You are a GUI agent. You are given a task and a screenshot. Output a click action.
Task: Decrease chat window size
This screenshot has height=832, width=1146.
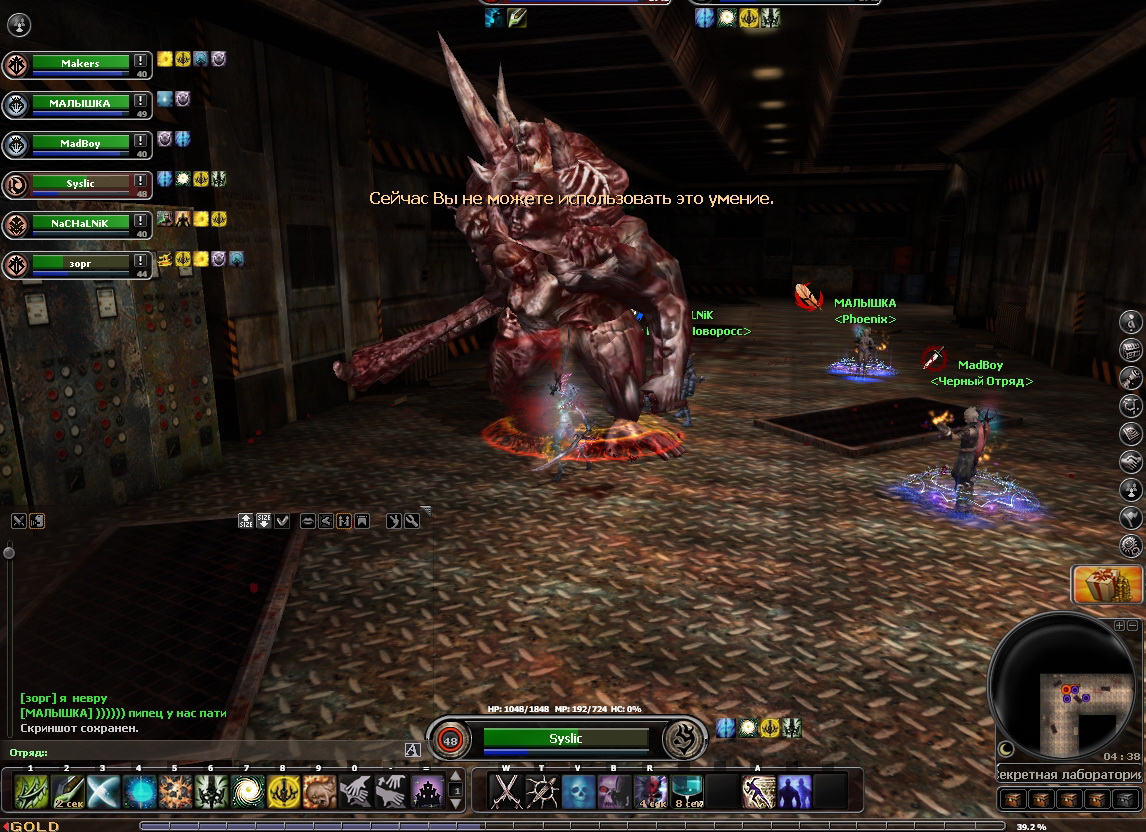pyautogui.click(x=264, y=520)
